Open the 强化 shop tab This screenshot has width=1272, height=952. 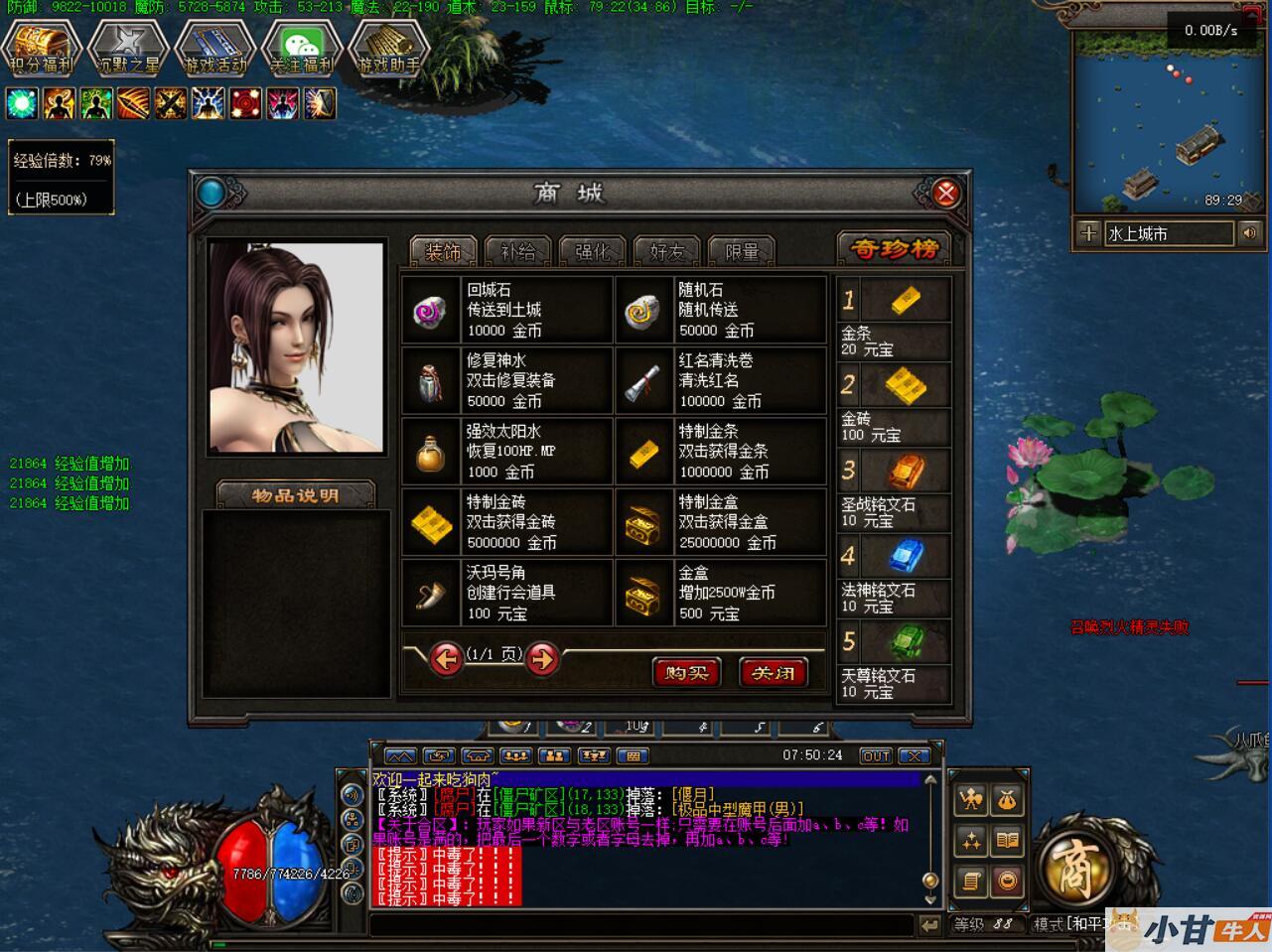[593, 252]
